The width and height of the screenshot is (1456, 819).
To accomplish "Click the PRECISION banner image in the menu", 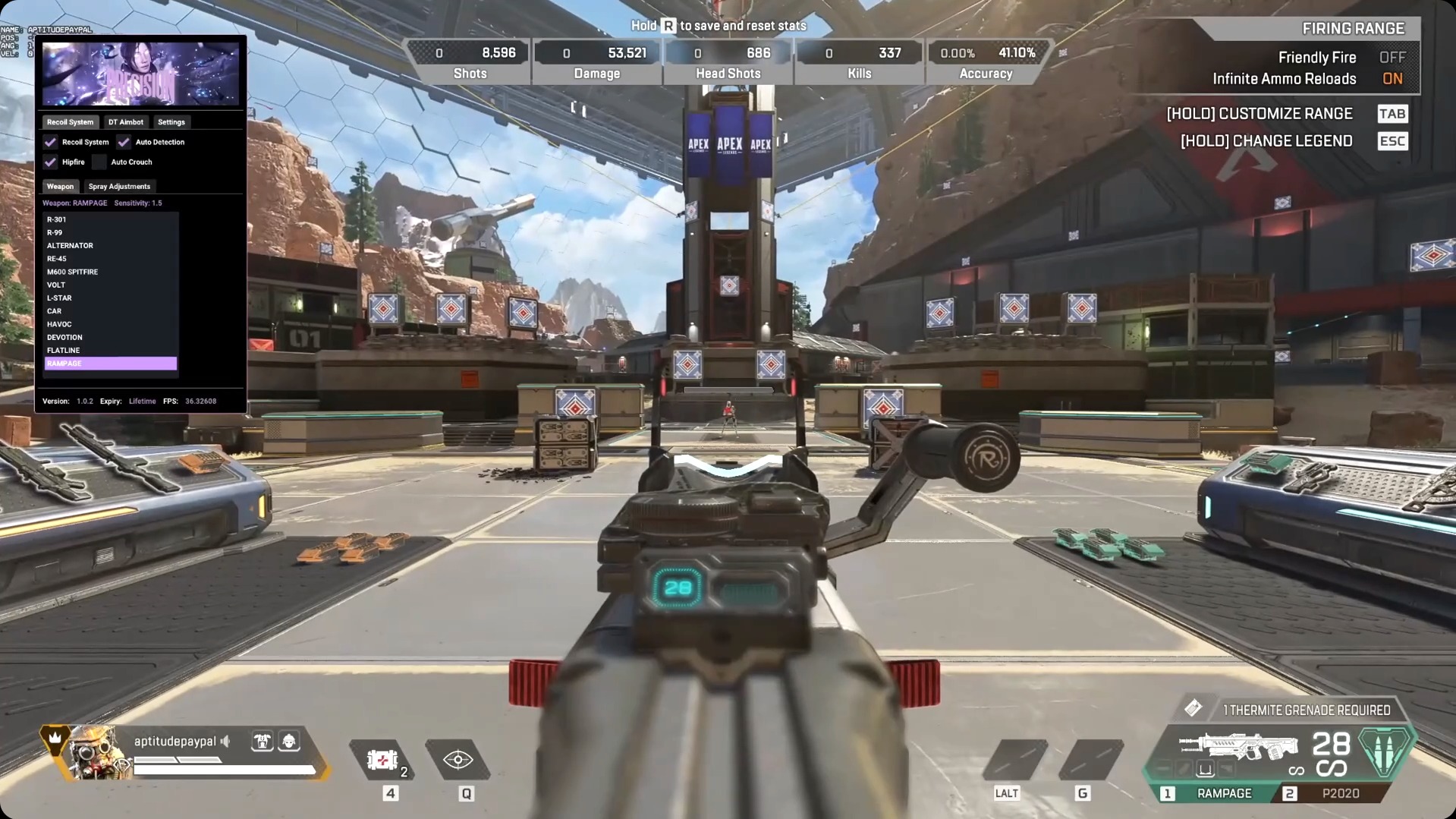I will point(141,73).
